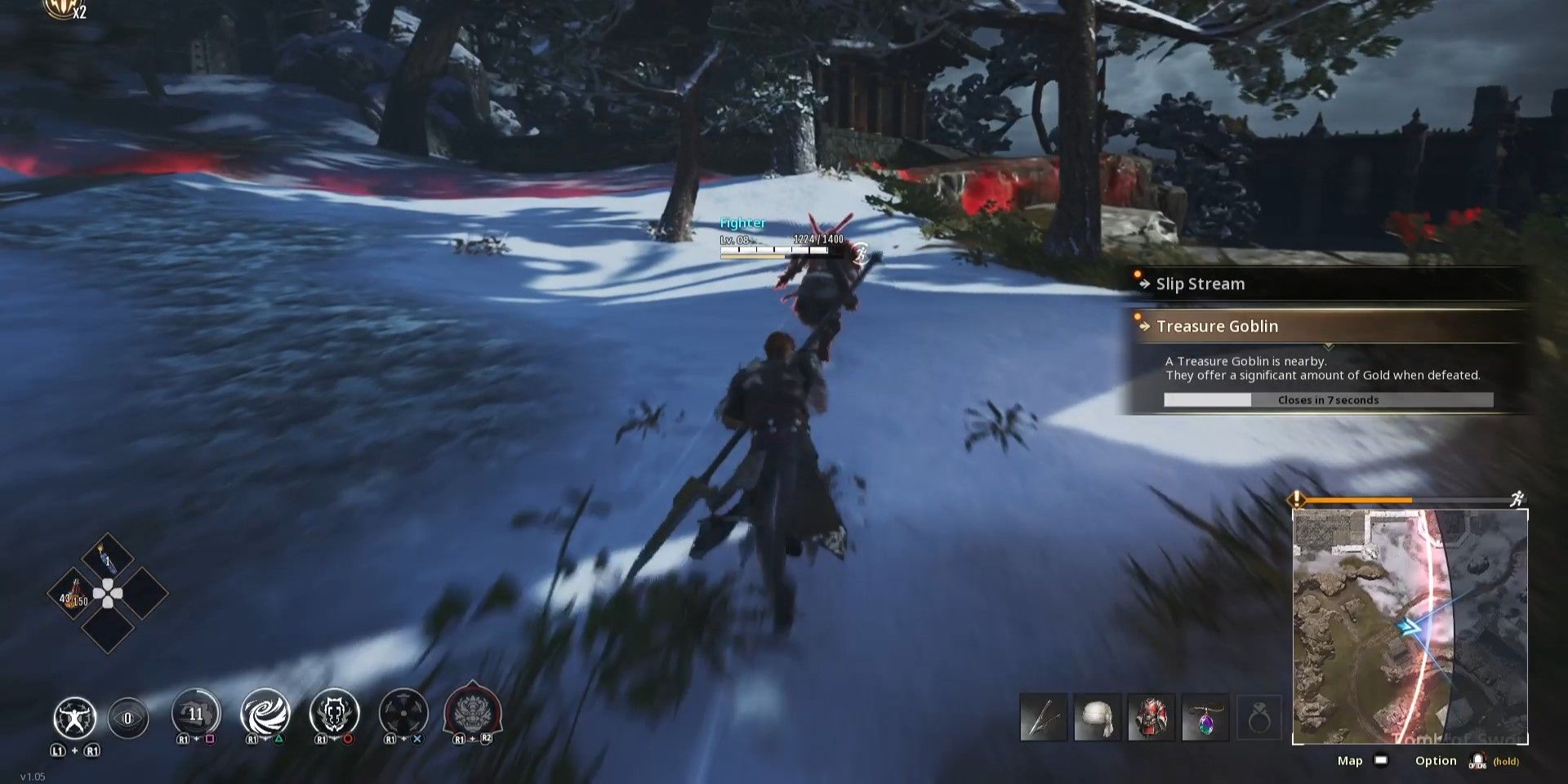
Task: Collapse the Treasure Goblin notification
Action: point(1323,326)
